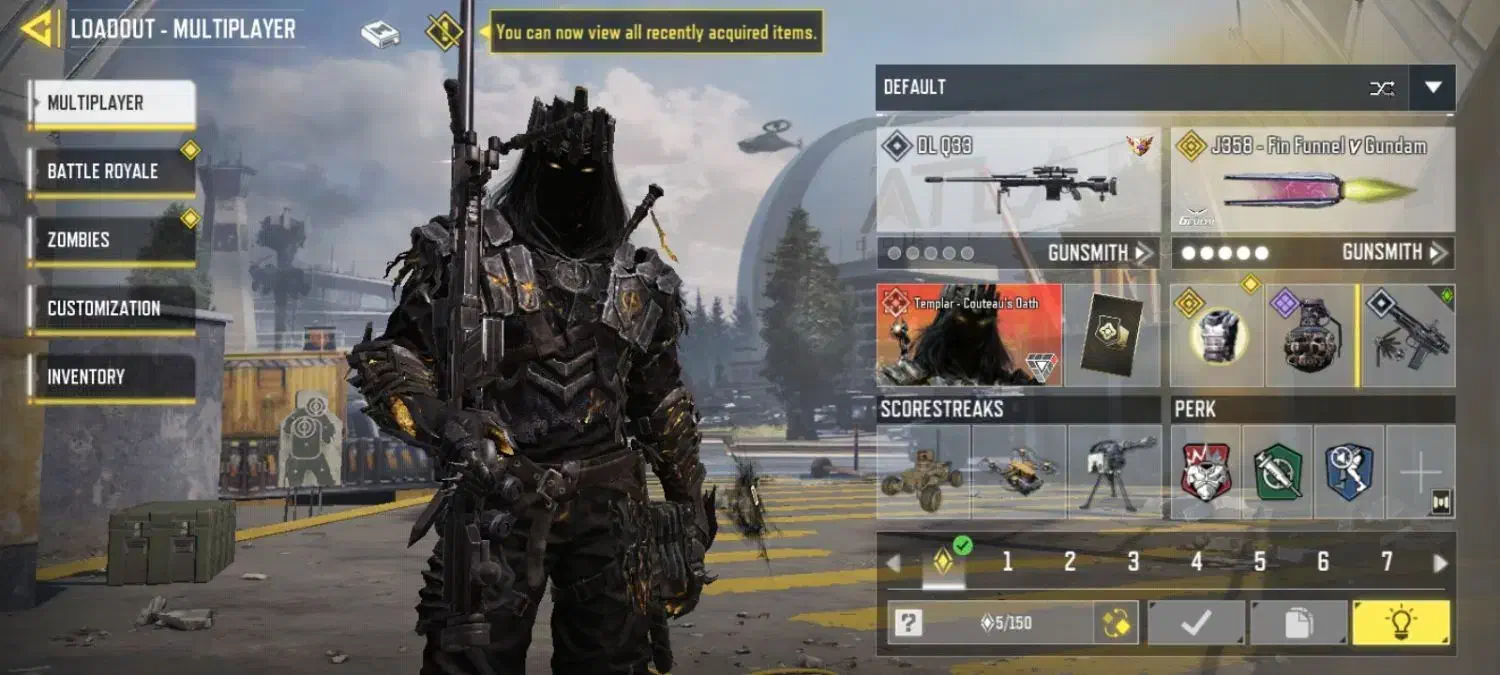Select the Templar Couteau's Oath operator card
The width and height of the screenshot is (1500, 675).
[968, 335]
